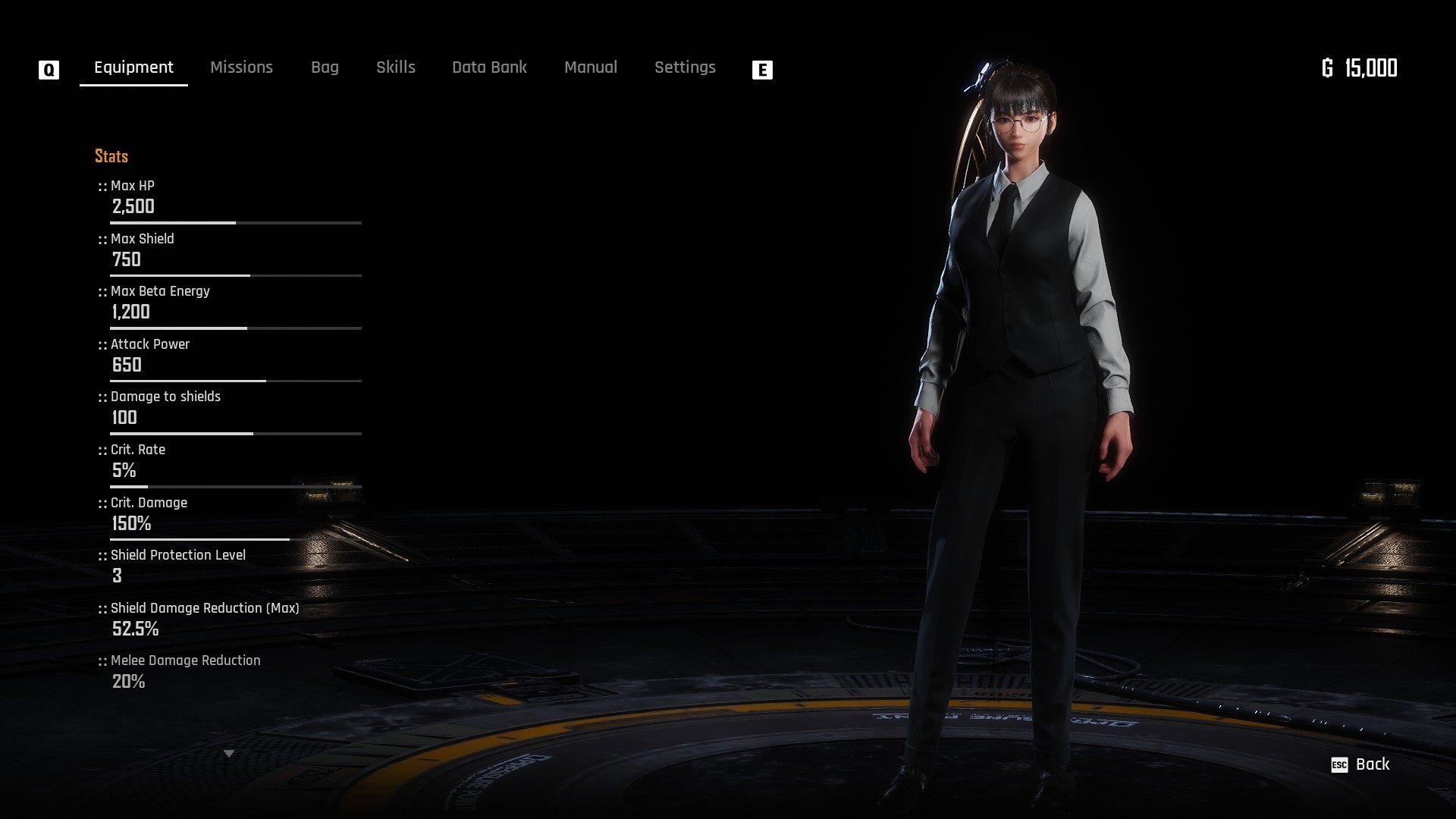Open the Missions tab
Image resolution: width=1456 pixels, height=819 pixels.
(x=241, y=67)
